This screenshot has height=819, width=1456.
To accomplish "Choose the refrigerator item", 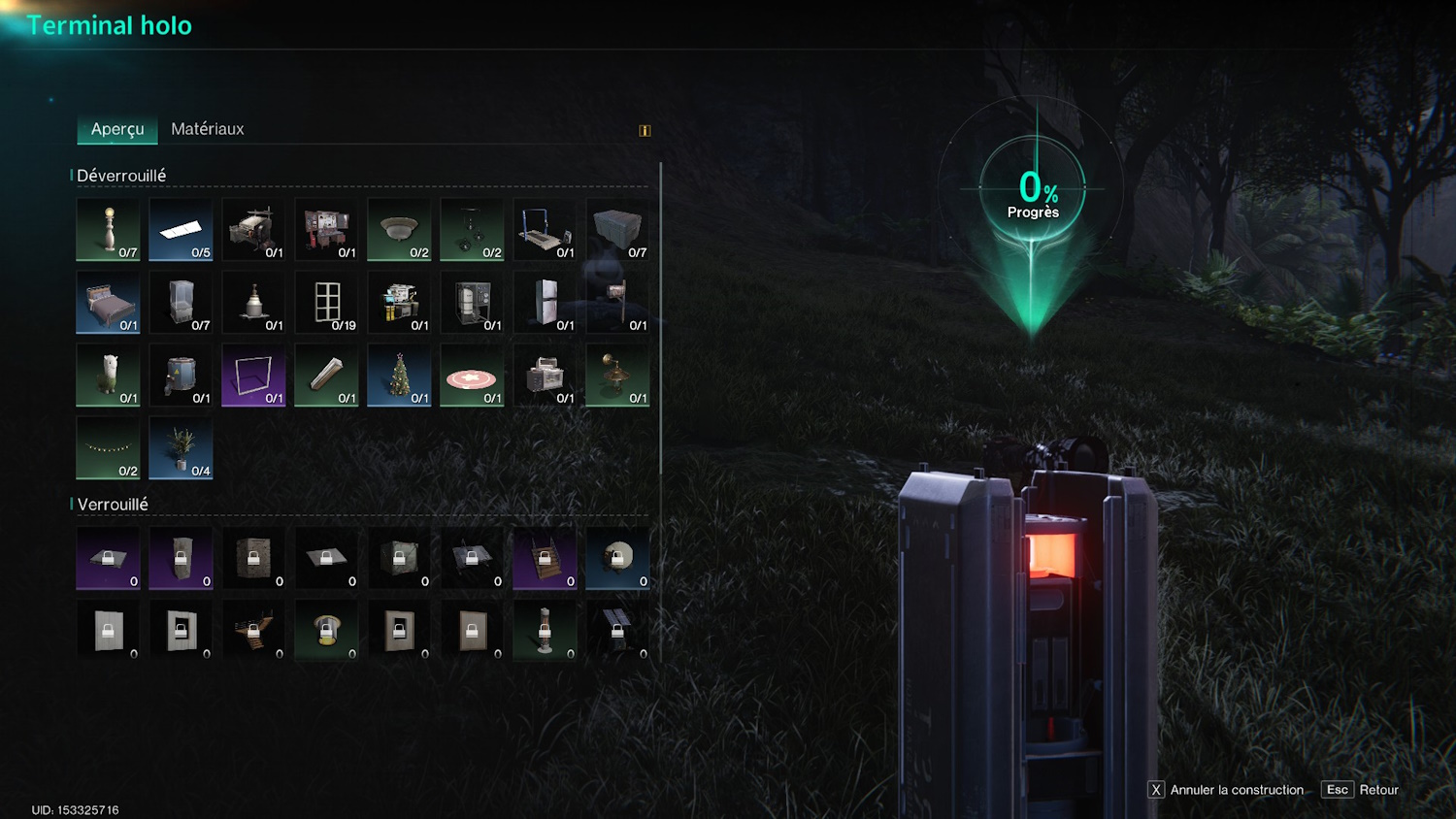I will (x=545, y=303).
